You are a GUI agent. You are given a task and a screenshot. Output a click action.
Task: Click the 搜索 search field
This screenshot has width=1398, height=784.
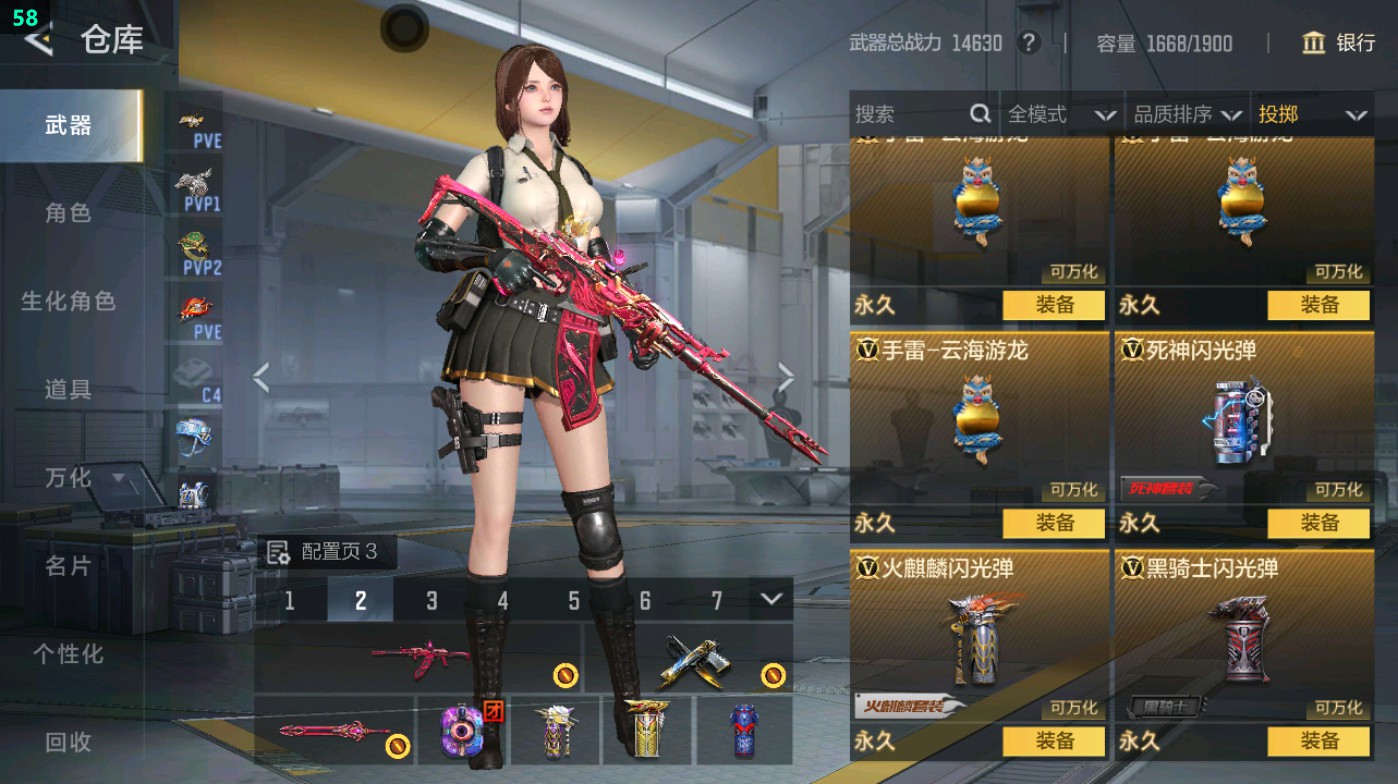pos(910,115)
